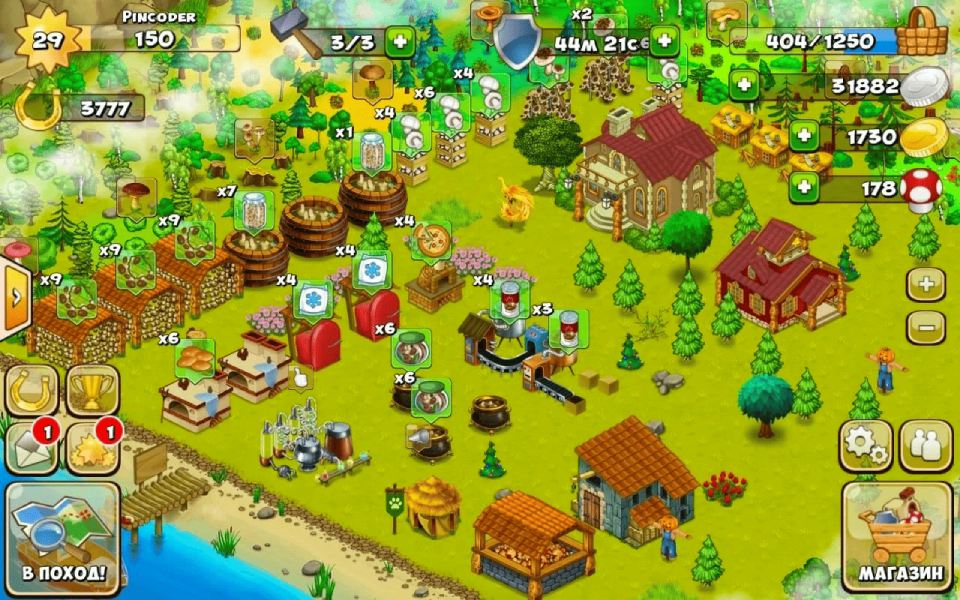Screen dimensions: 960x600
Task: Zoom out with the minus map button
Action: (x=926, y=327)
